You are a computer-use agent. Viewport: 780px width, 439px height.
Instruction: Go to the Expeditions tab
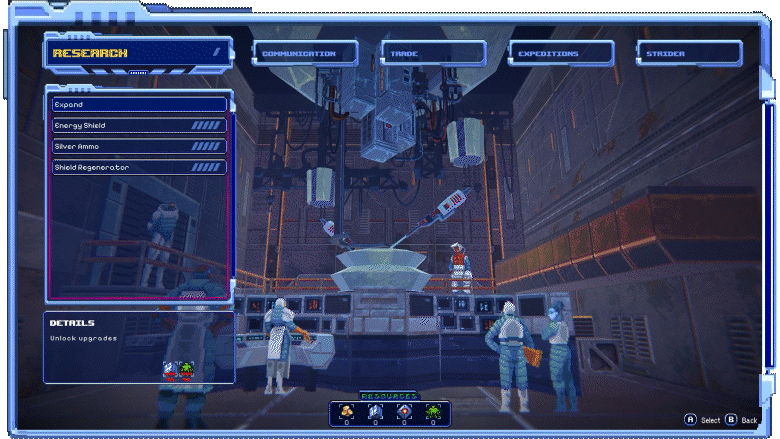[560, 54]
